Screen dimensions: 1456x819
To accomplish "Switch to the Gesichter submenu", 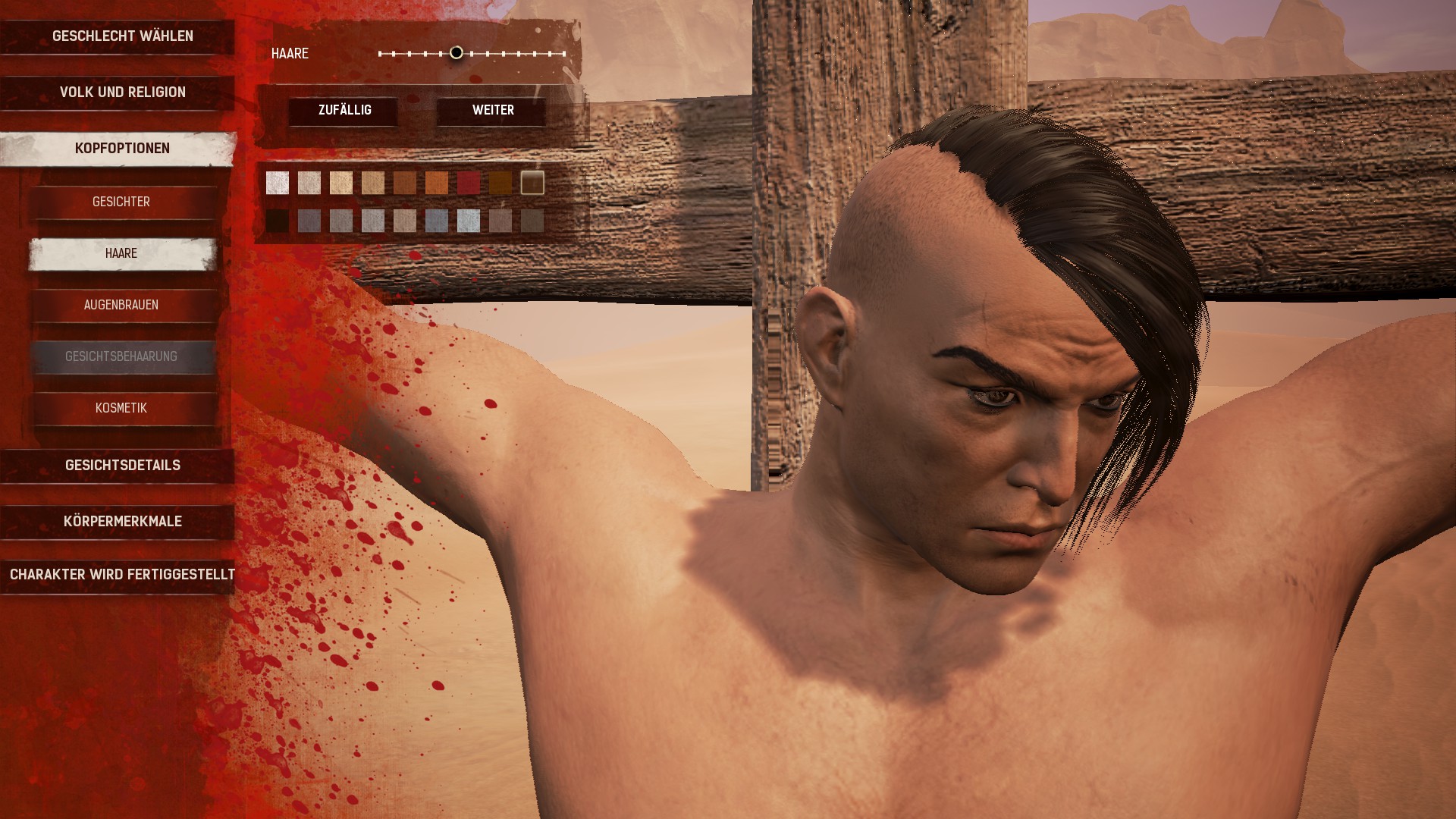I will click(121, 202).
